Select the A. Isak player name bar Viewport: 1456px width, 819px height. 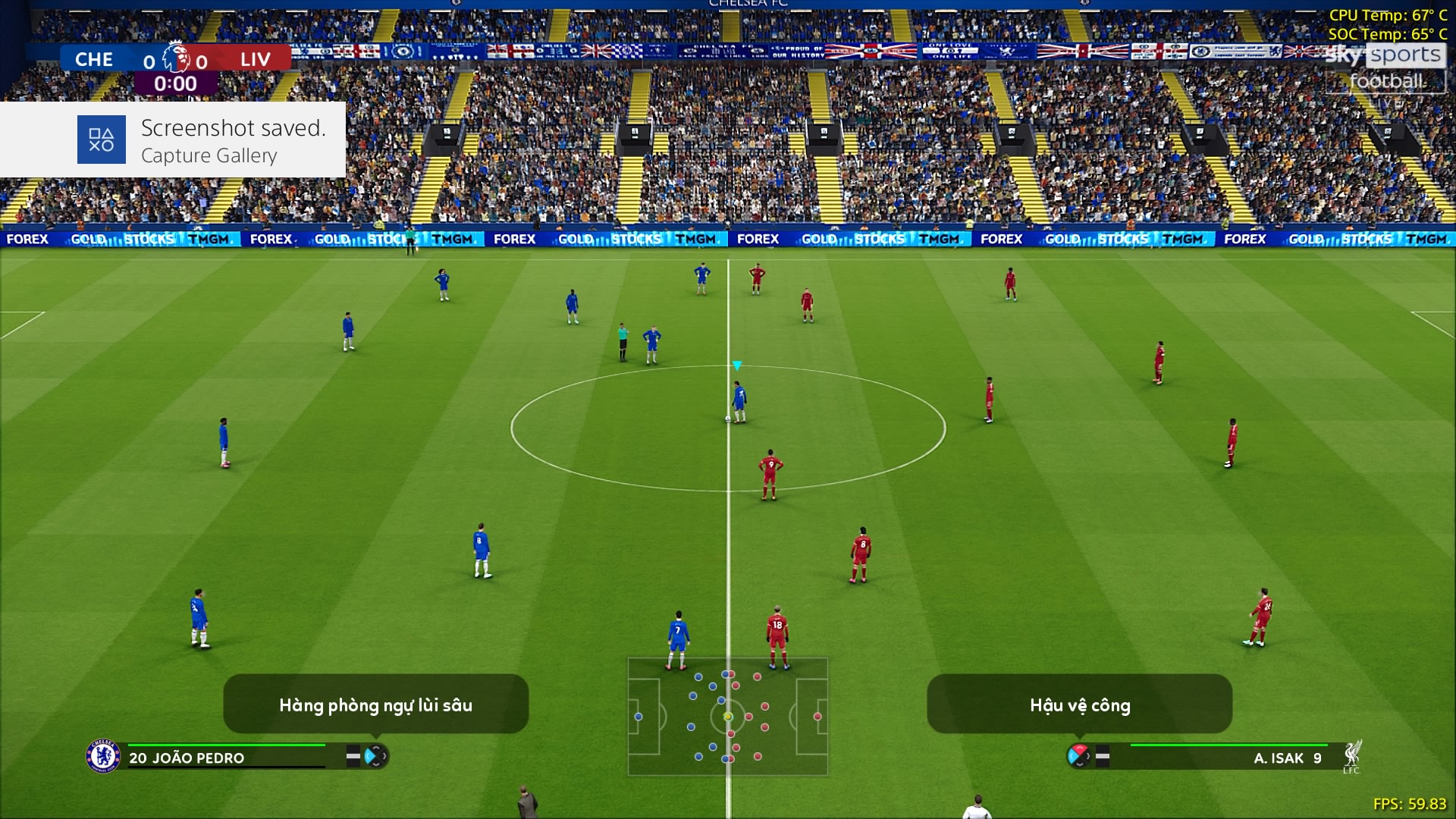[1228, 757]
